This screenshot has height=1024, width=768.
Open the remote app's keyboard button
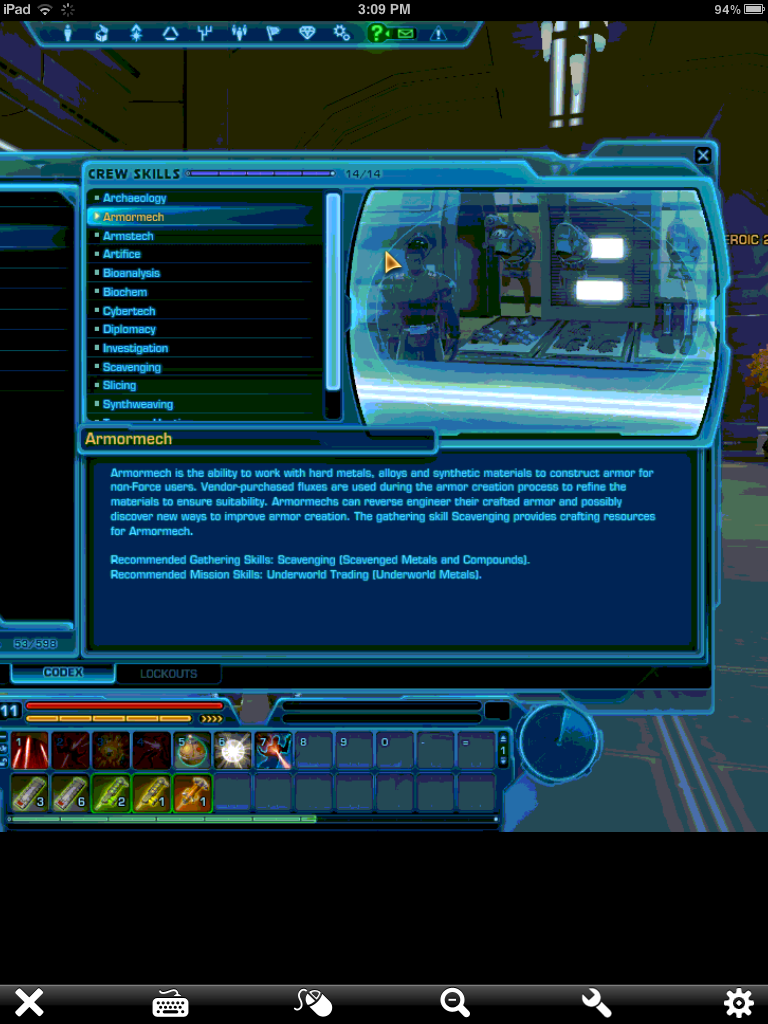pos(170,1002)
